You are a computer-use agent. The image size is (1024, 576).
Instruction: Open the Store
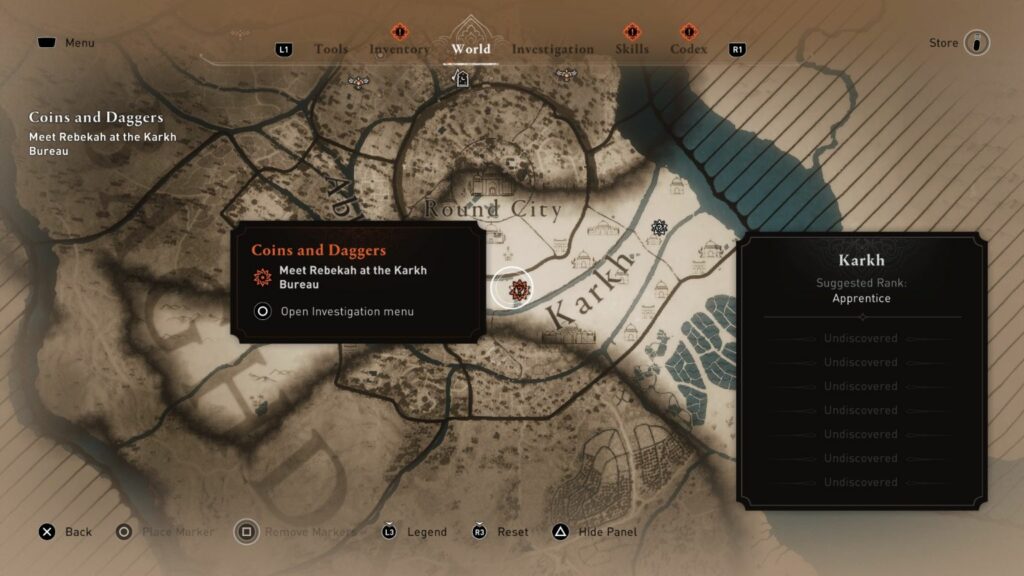pyautogui.click(x=943, y=43)
